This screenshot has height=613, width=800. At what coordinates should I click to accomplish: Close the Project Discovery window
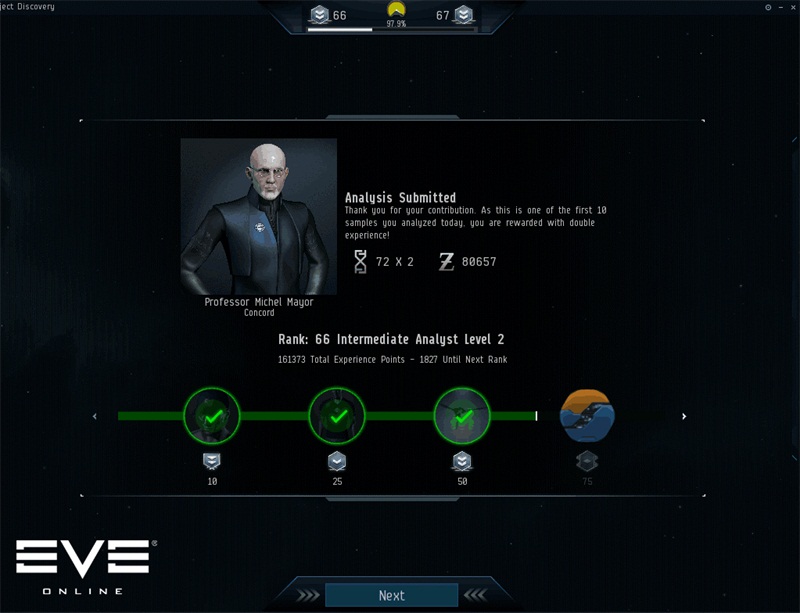click(x=791, y=7)
